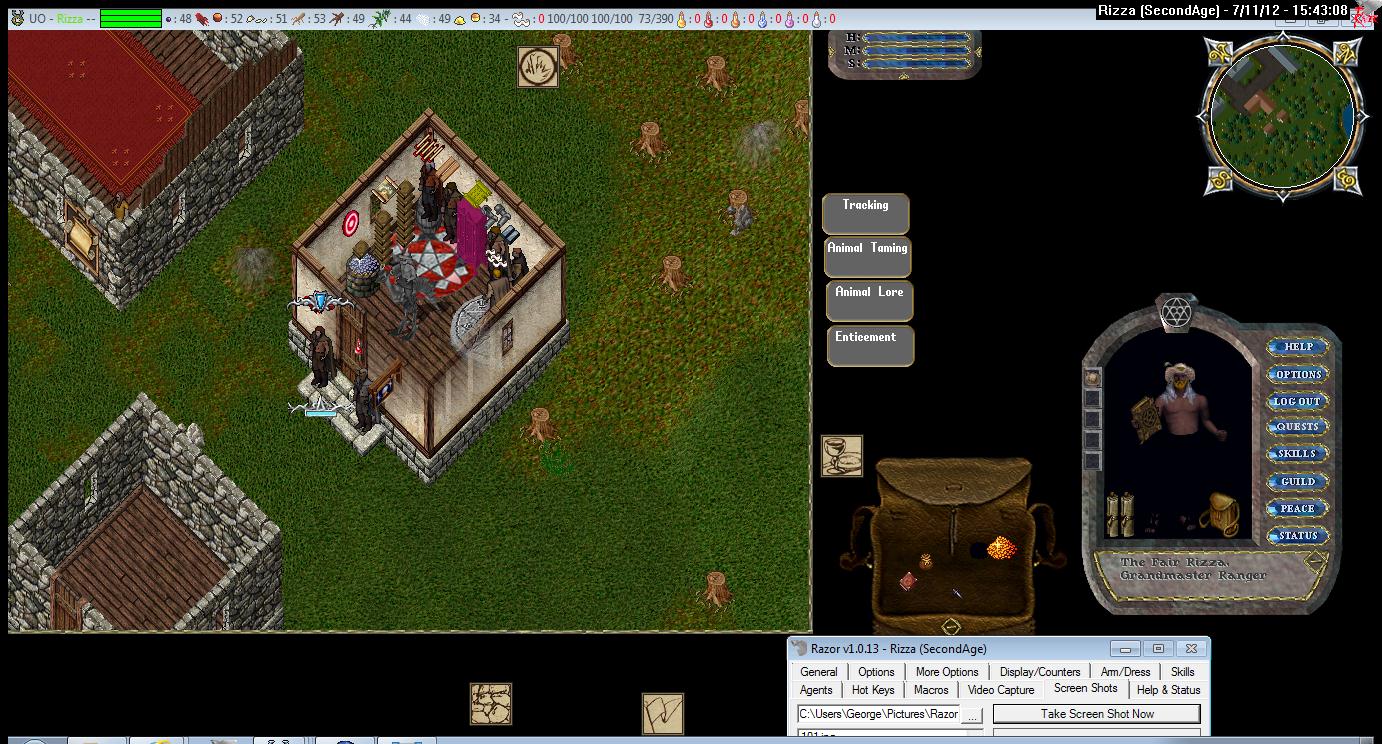This screenshot has width=1382, height=744.
Task: Show the character STATUS window
Action: click(x=1297, y=536)
